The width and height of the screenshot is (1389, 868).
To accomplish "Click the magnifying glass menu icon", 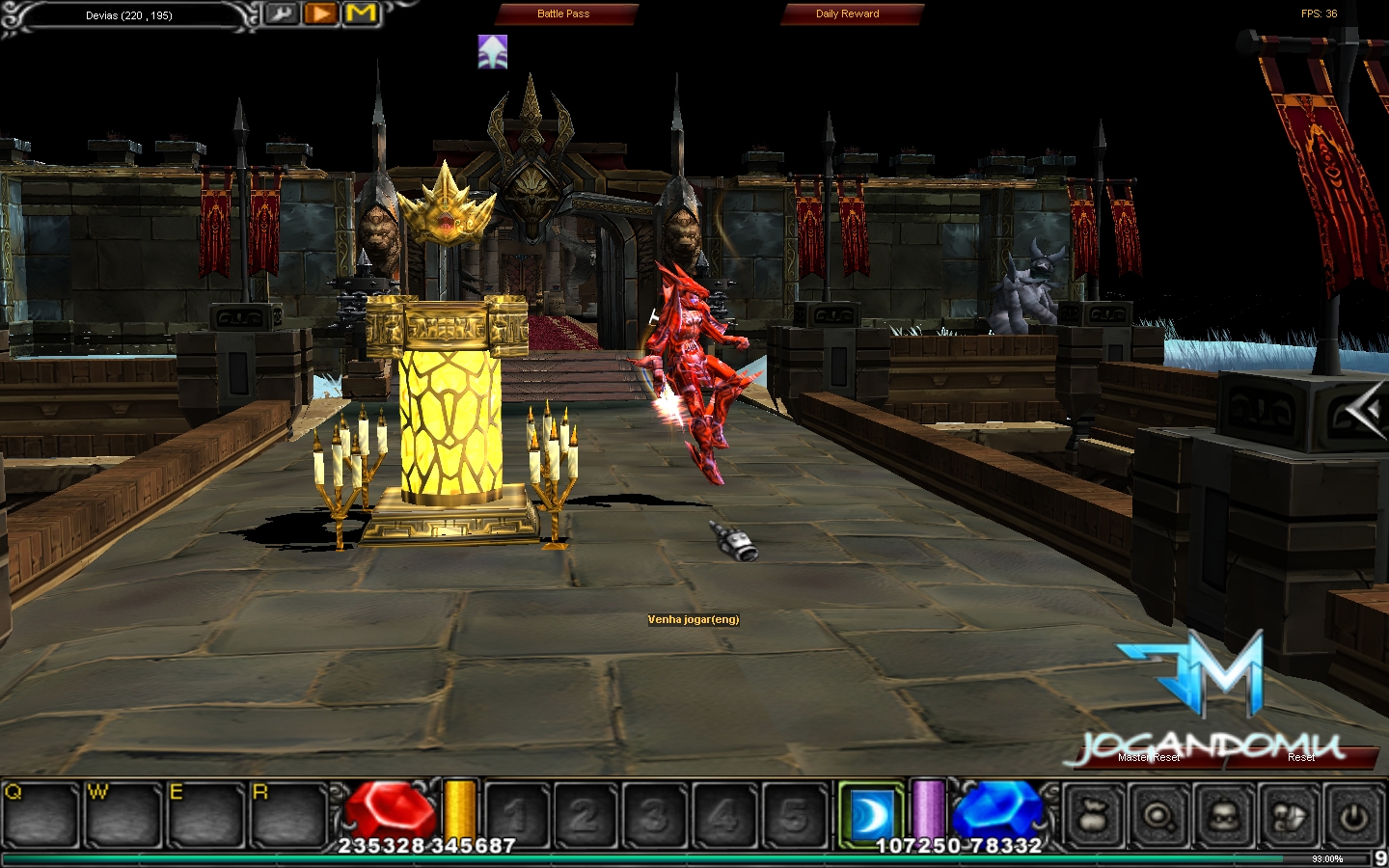I will [x=1158, y=816].
